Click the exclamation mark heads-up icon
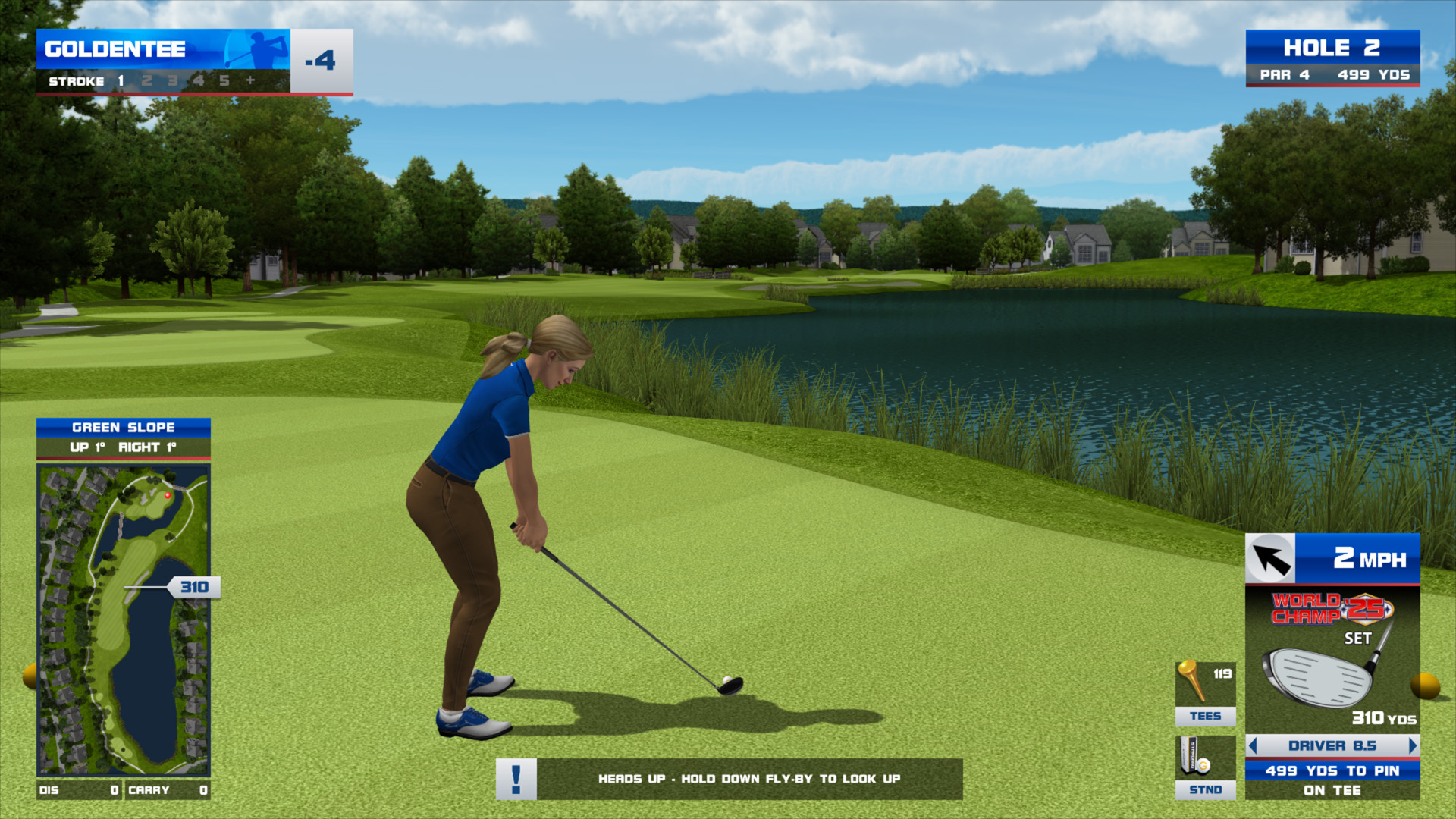 pyautogui.click(x=516, y=779)
